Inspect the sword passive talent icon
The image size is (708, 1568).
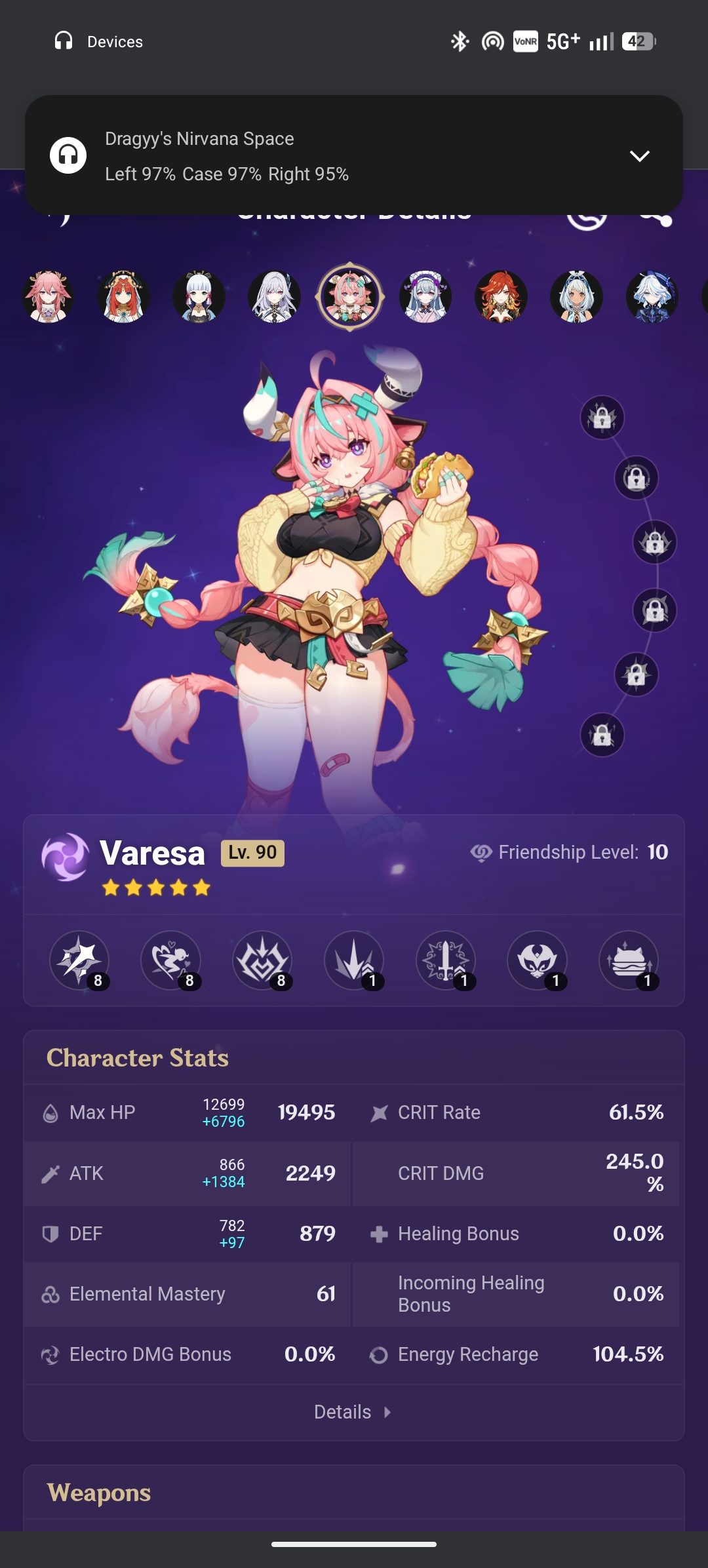tap(446, 960)
